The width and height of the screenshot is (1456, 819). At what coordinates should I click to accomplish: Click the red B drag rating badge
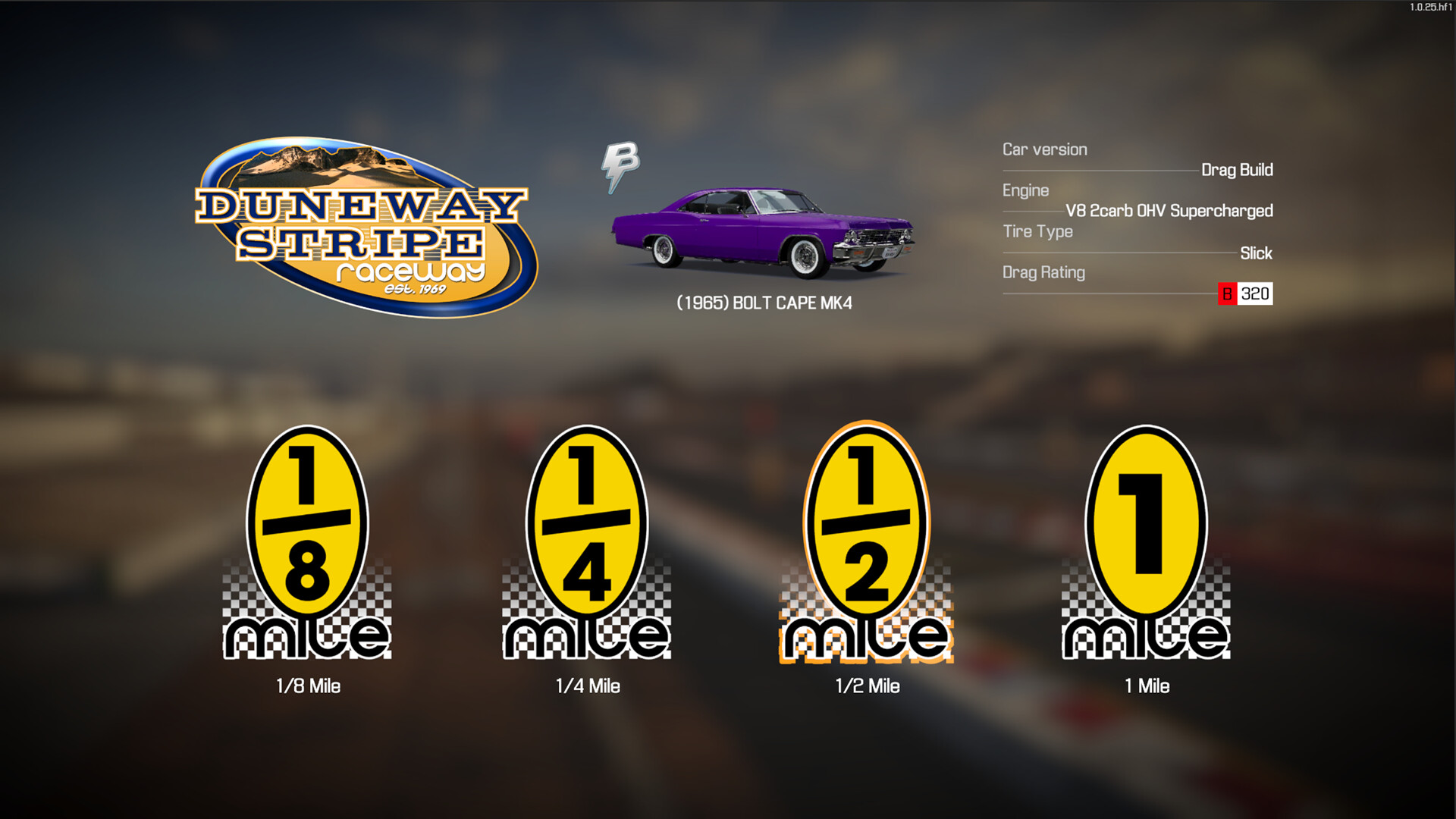coord(1228,295)
